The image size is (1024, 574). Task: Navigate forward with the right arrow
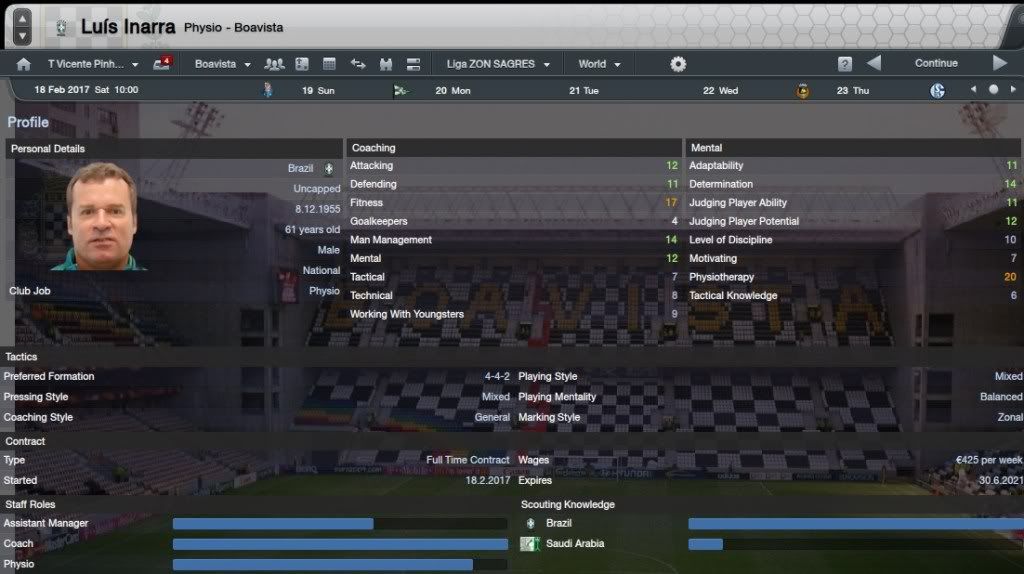click(x=999, y=63)
